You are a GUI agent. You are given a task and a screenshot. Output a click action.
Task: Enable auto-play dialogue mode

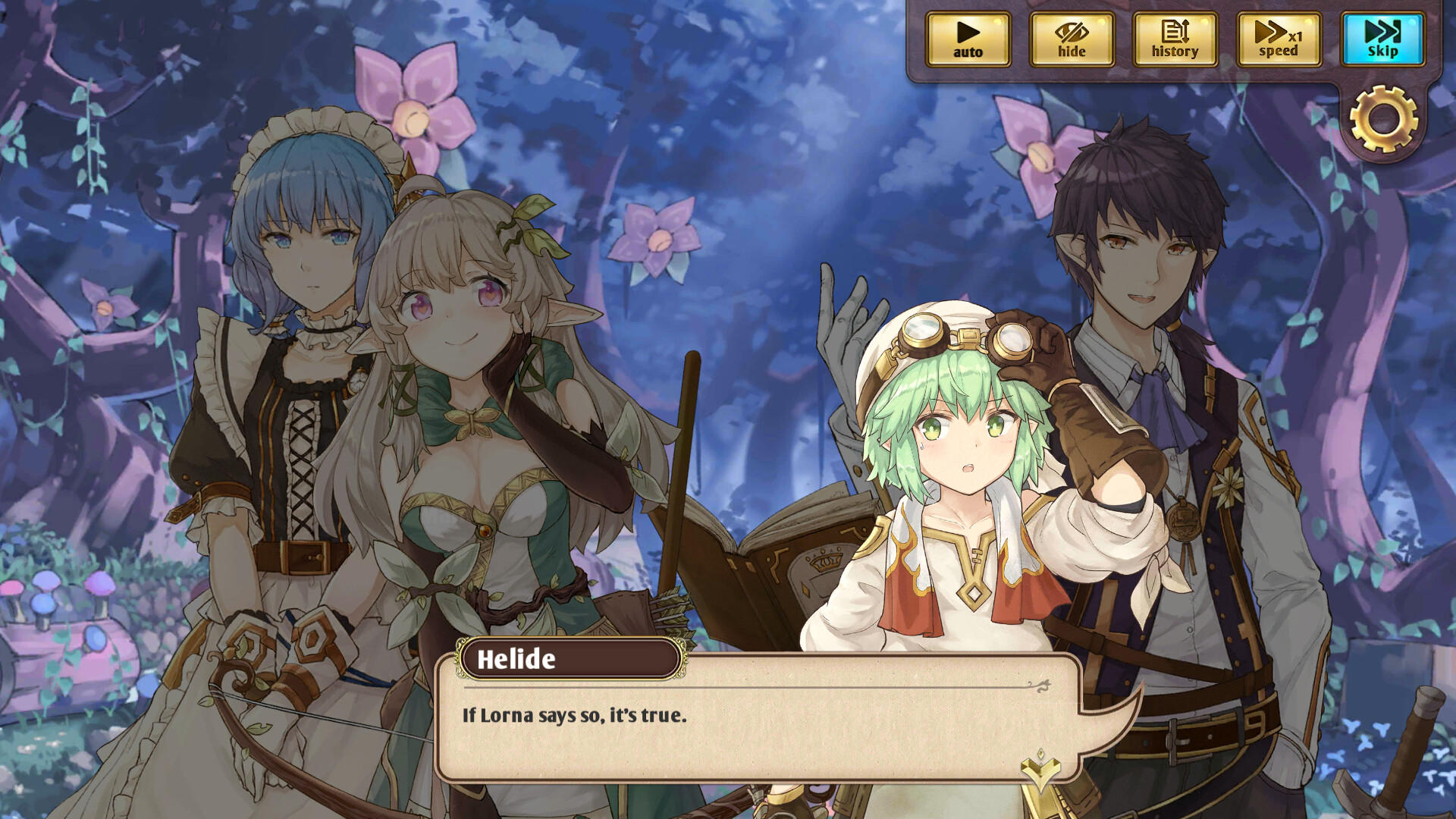coord(968,39)
